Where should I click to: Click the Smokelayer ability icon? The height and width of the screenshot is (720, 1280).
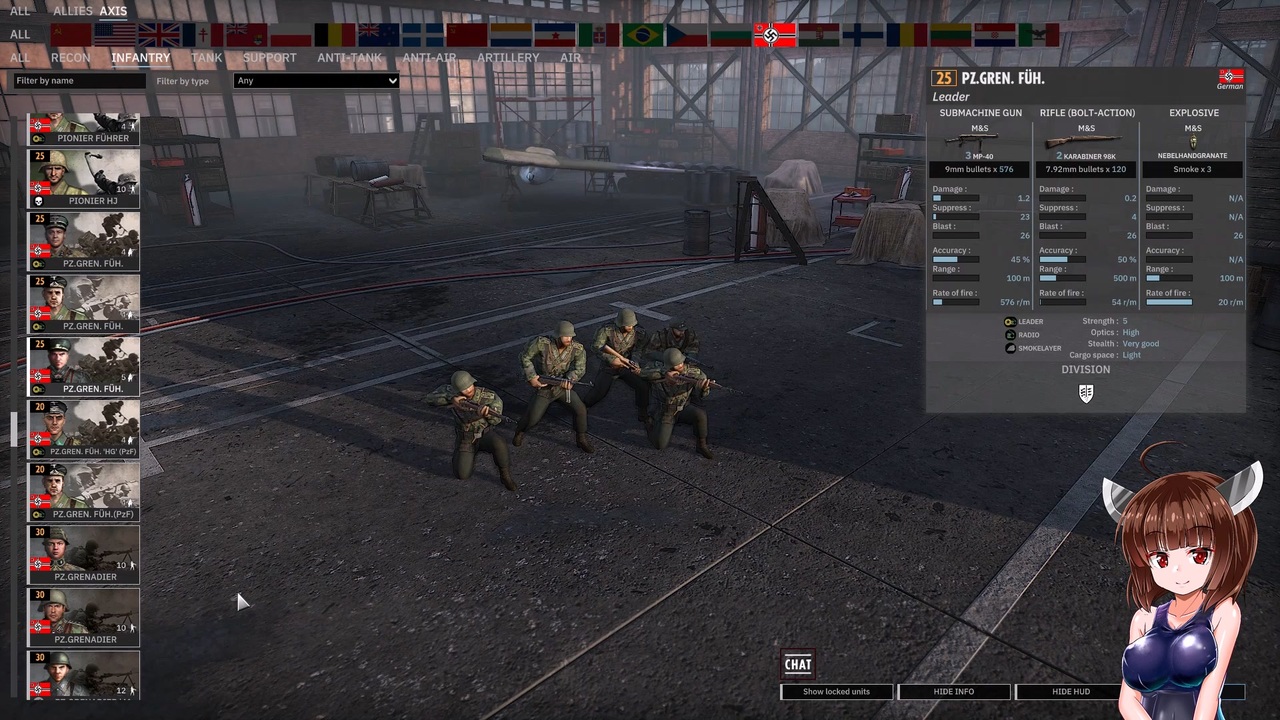coord(1009,347)
